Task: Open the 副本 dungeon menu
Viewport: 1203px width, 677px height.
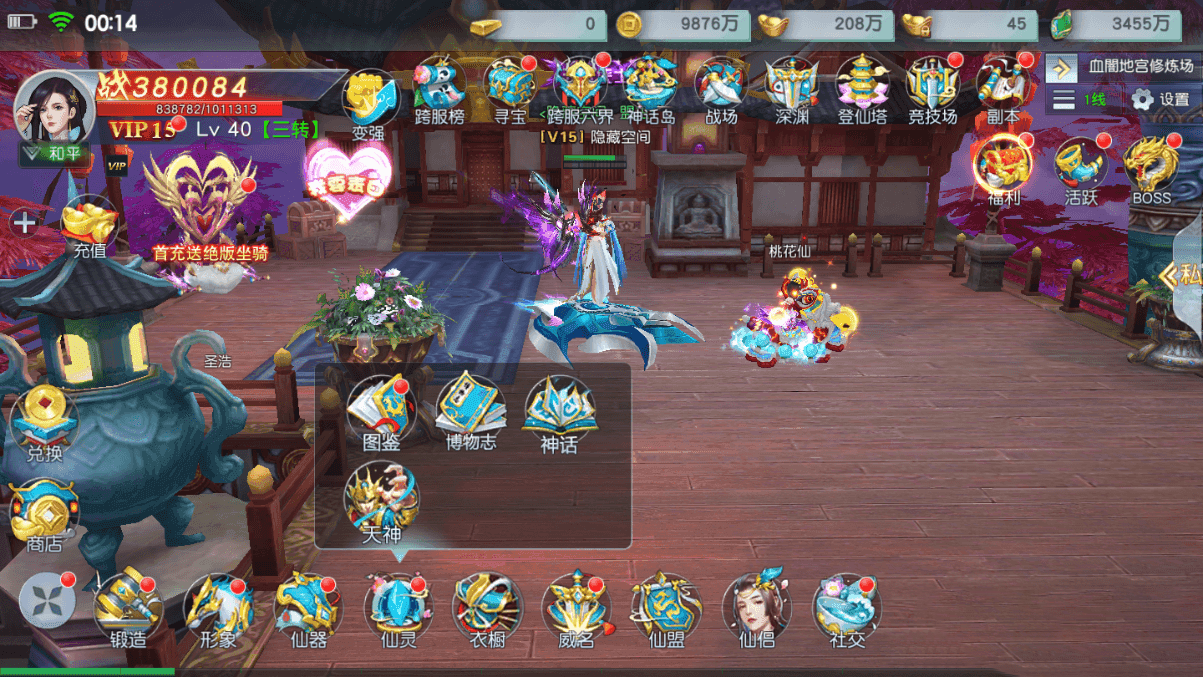Action: tap(1003, 88)
